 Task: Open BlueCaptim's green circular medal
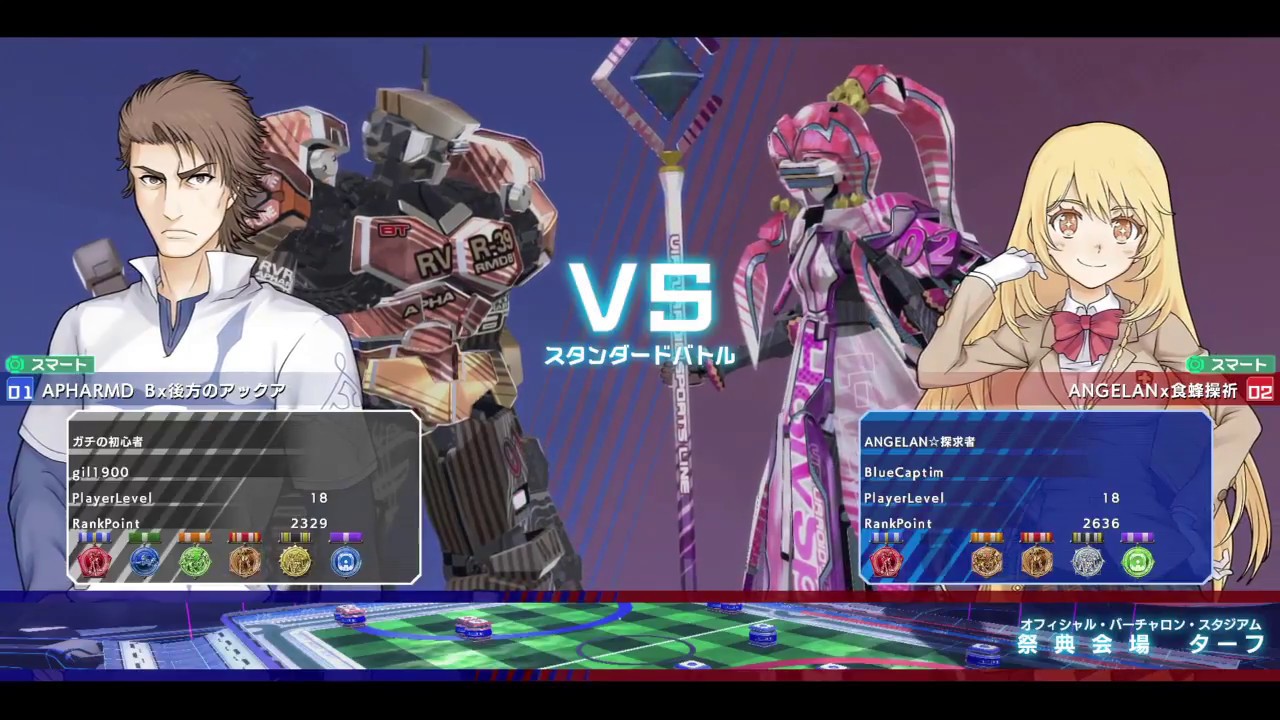point(1138,562)
